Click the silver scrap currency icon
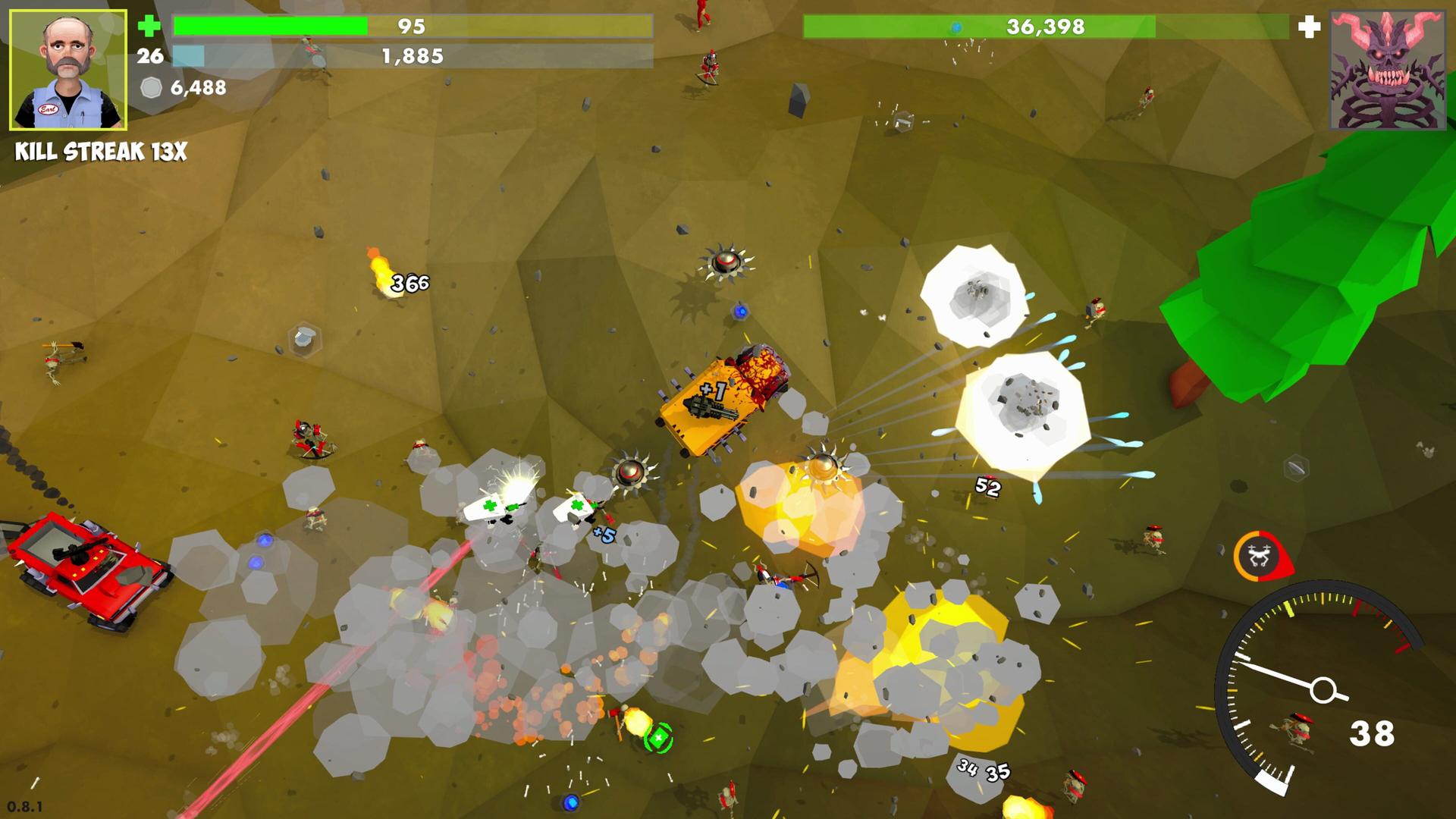1456x819 pixels. coord(152,88)
